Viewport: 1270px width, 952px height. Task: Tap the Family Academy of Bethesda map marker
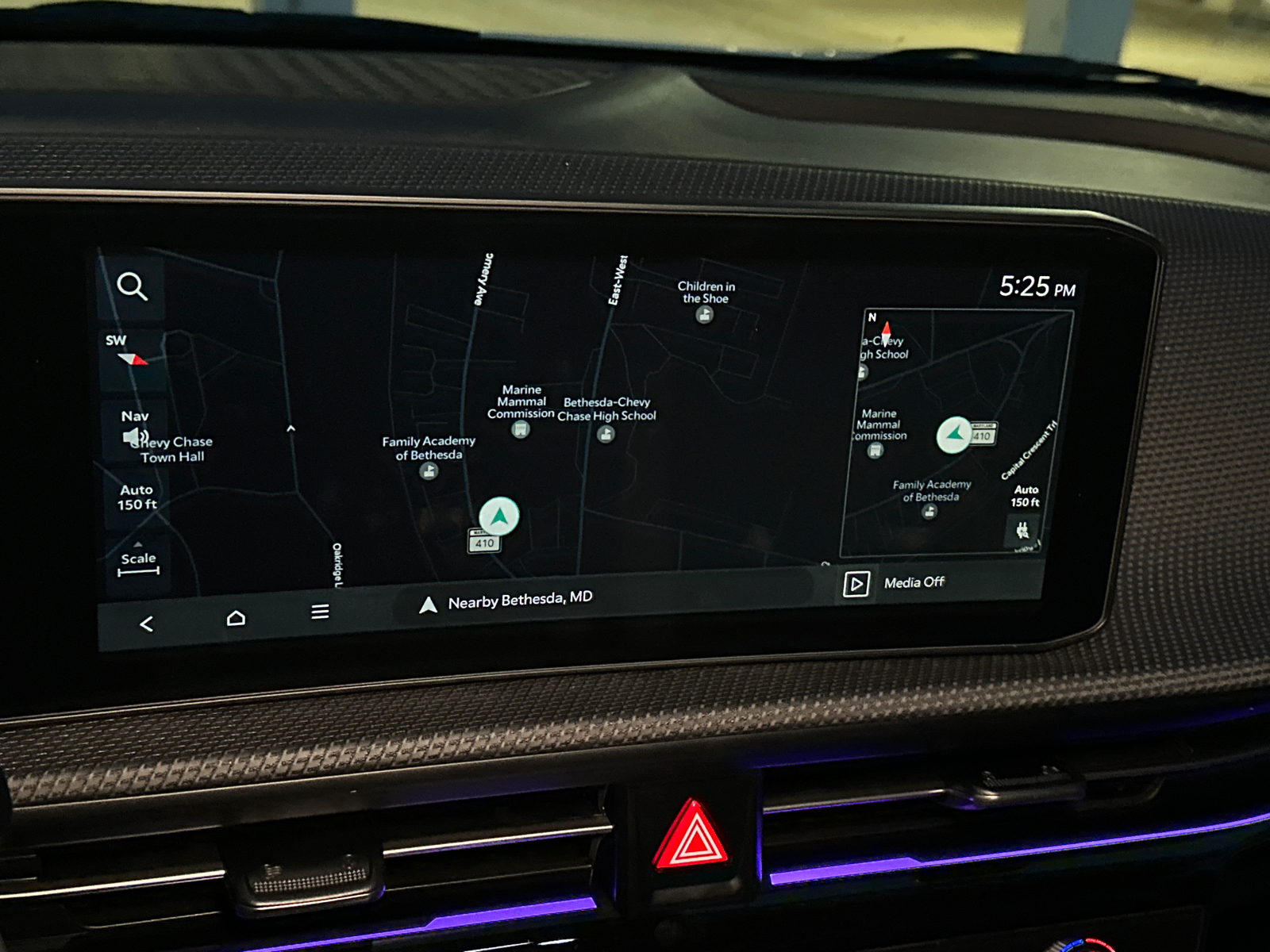click(x=428, y=470)
